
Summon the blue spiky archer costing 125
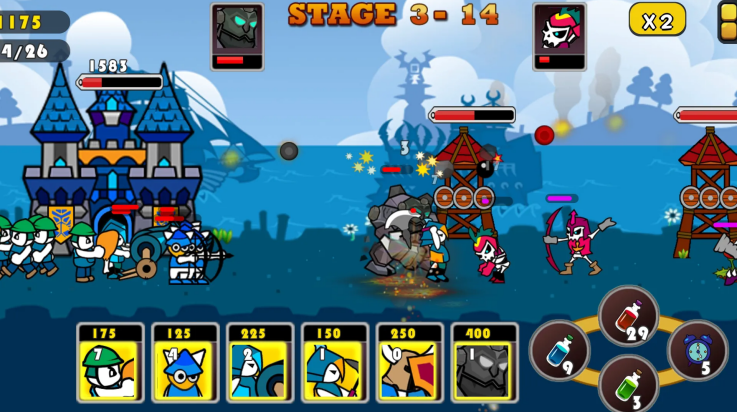pos(185,362)
